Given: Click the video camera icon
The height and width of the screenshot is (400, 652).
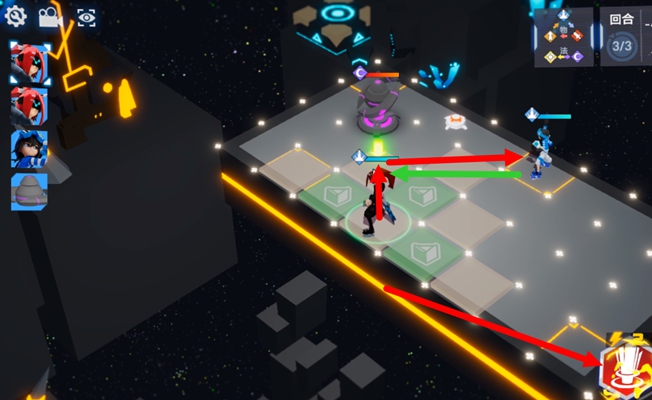Looking at the screenshot, I should click(49, 17).
